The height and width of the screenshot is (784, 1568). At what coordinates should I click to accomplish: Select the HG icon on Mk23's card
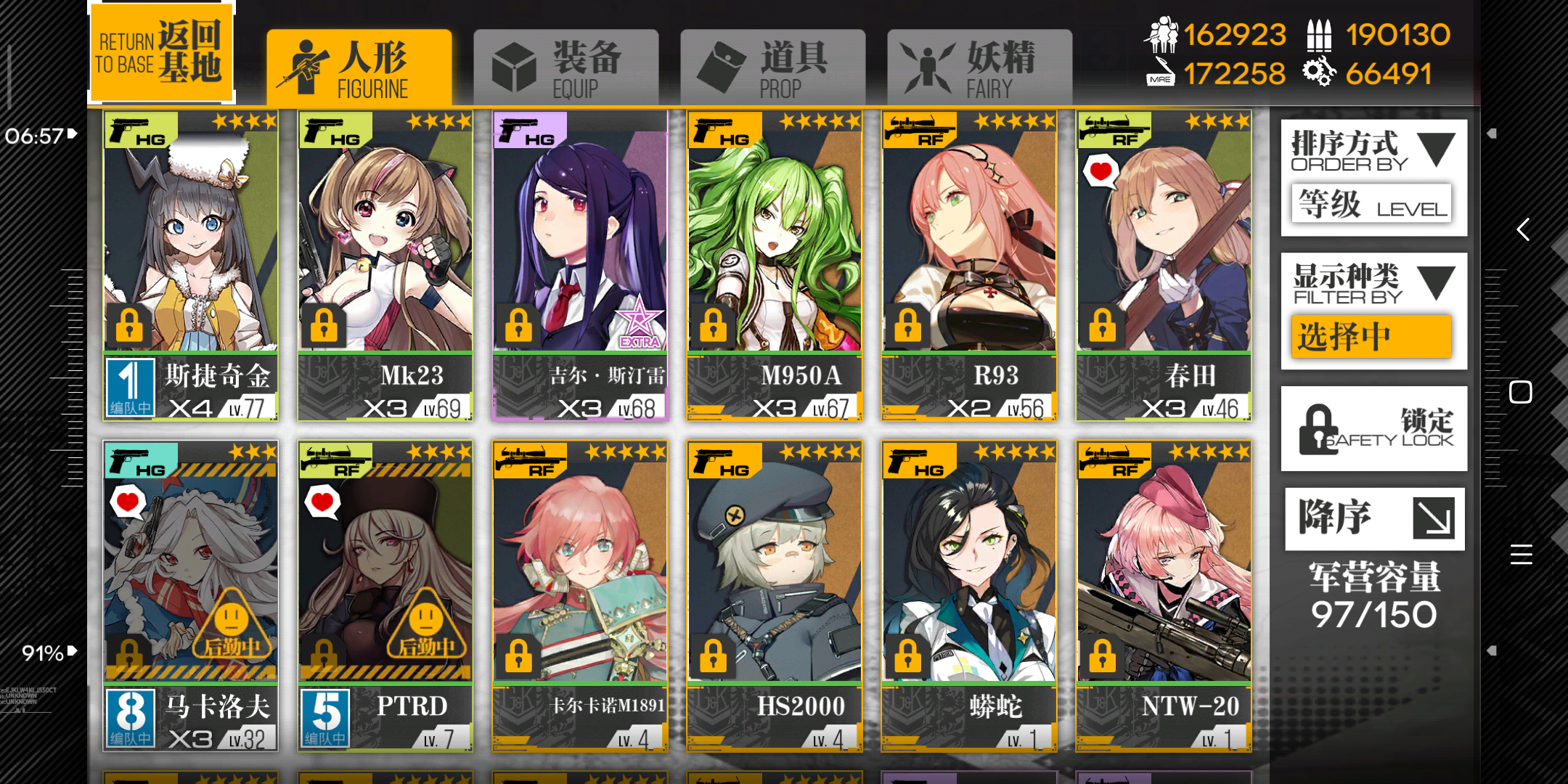333,129
